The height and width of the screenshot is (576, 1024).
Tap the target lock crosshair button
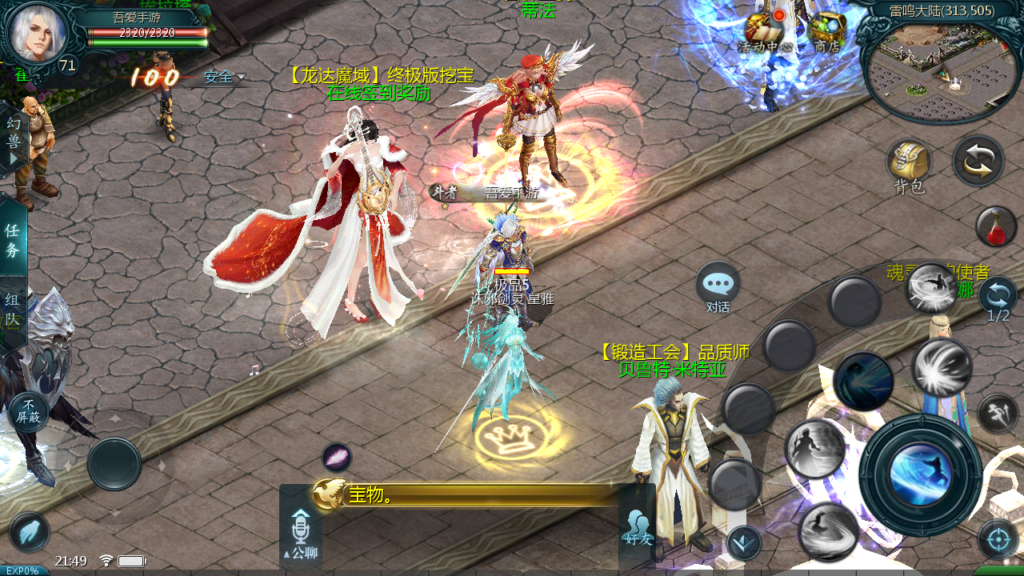997,539
